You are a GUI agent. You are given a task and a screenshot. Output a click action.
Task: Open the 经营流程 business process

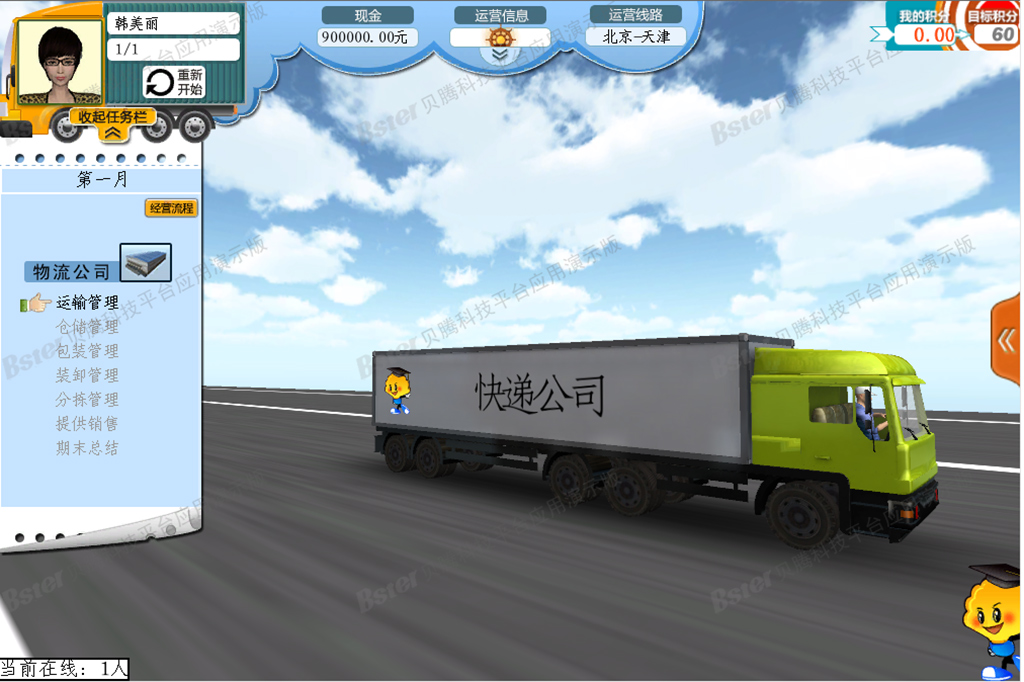(171, 208)
